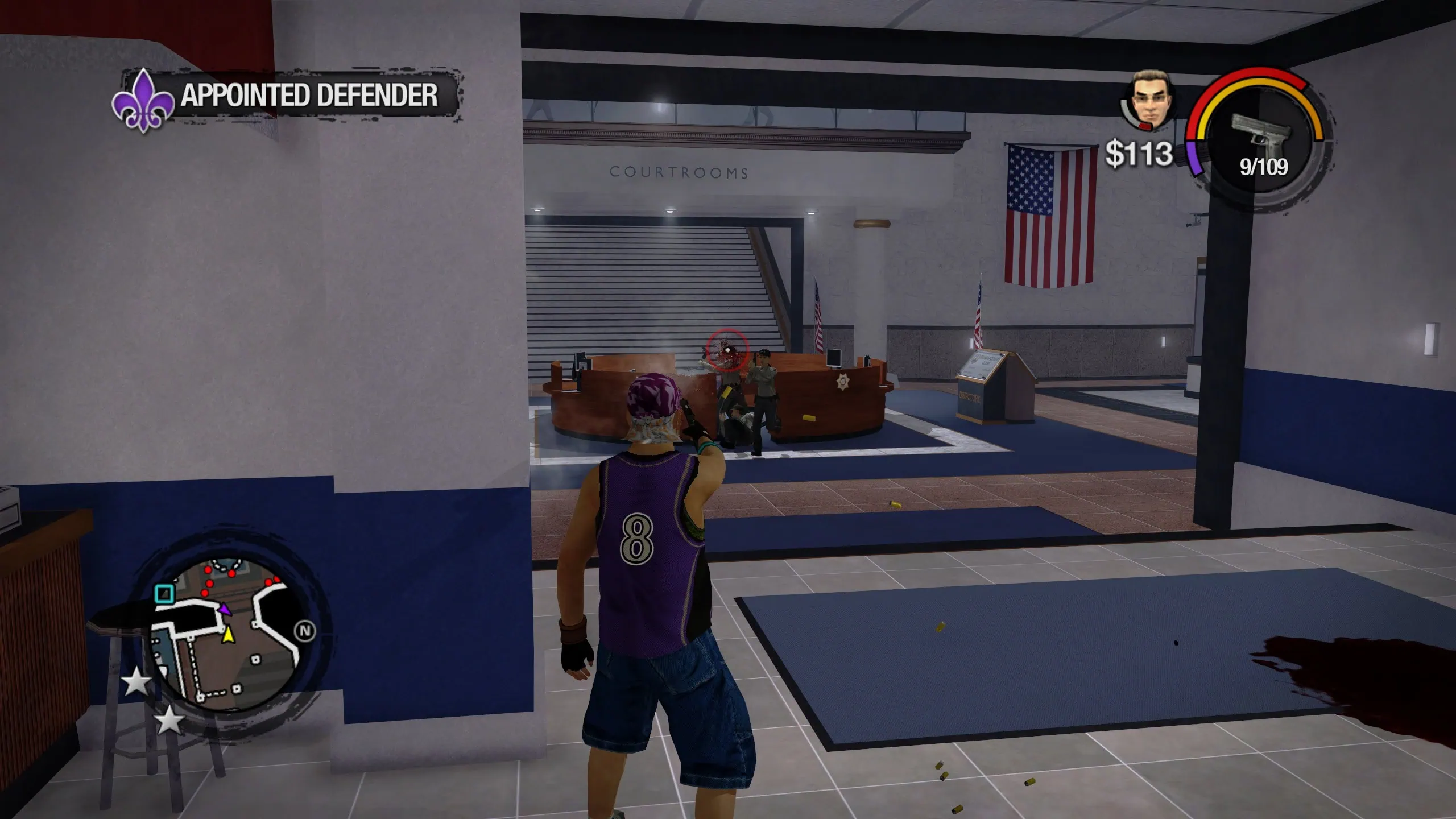Click the cyan square marker on minimap

coord(164,594)
